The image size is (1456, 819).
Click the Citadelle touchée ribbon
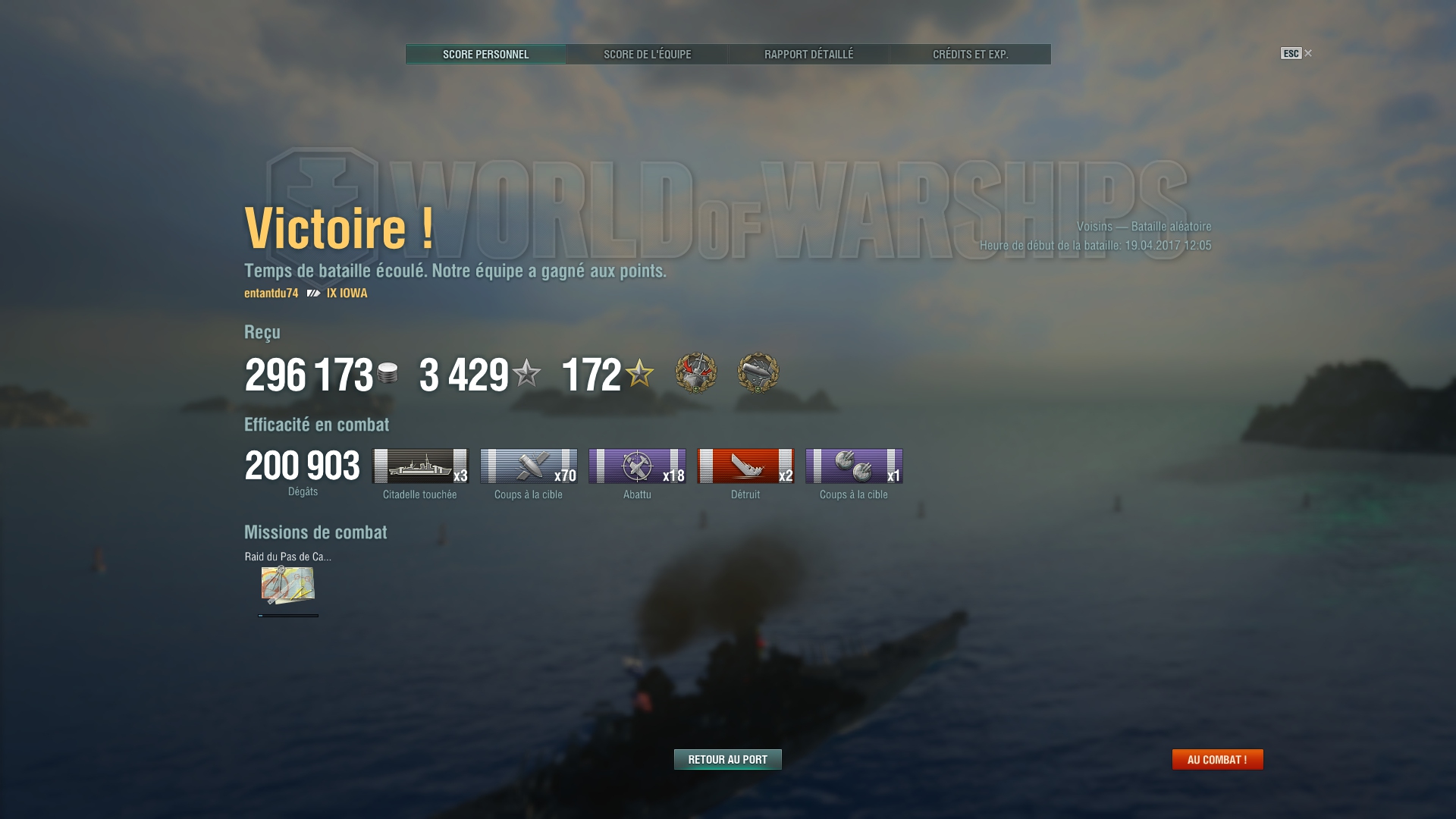[420, 466]
